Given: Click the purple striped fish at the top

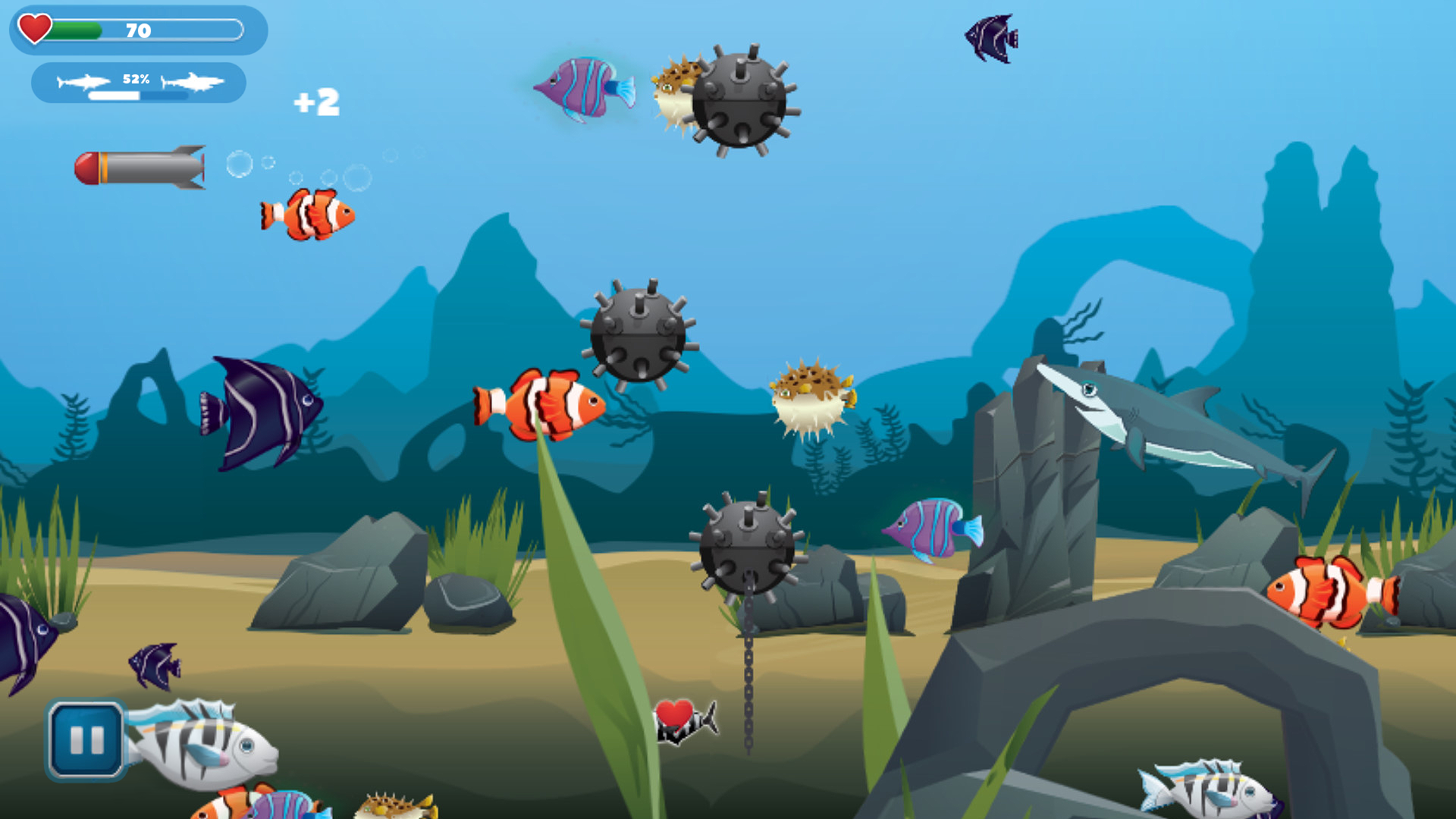Looking at the screenshot, I should [x=584, y=85].
